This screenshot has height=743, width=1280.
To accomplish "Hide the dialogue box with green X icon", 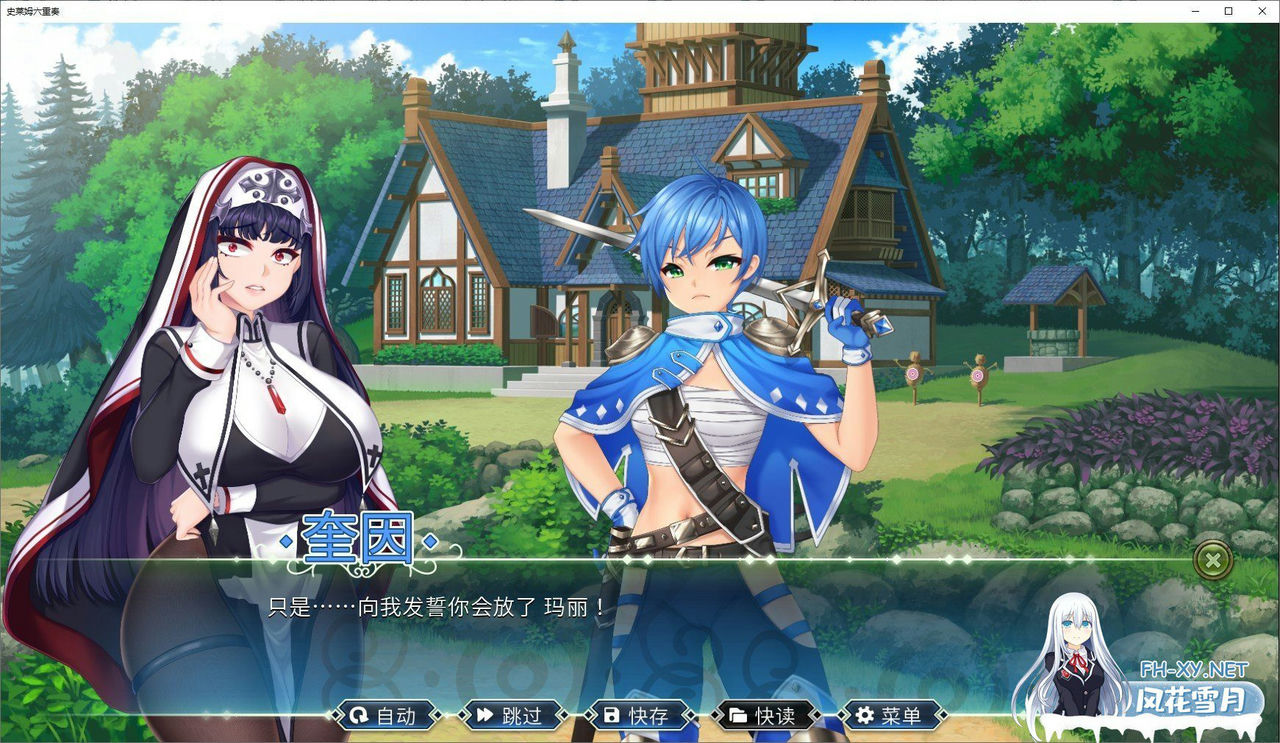I will click(1211, 560).
